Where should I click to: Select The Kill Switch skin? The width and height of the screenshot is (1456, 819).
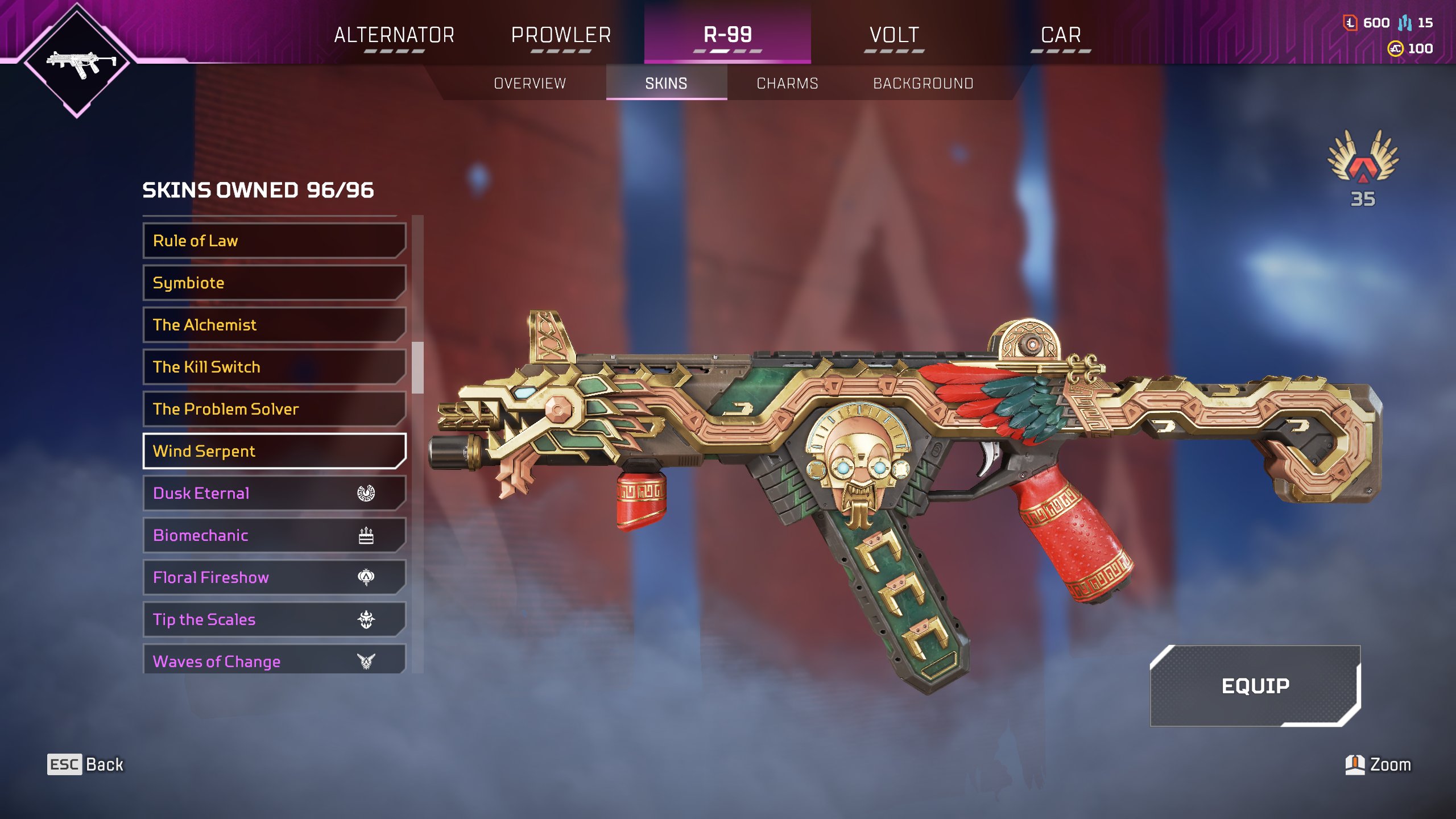(x=274, y=367)
